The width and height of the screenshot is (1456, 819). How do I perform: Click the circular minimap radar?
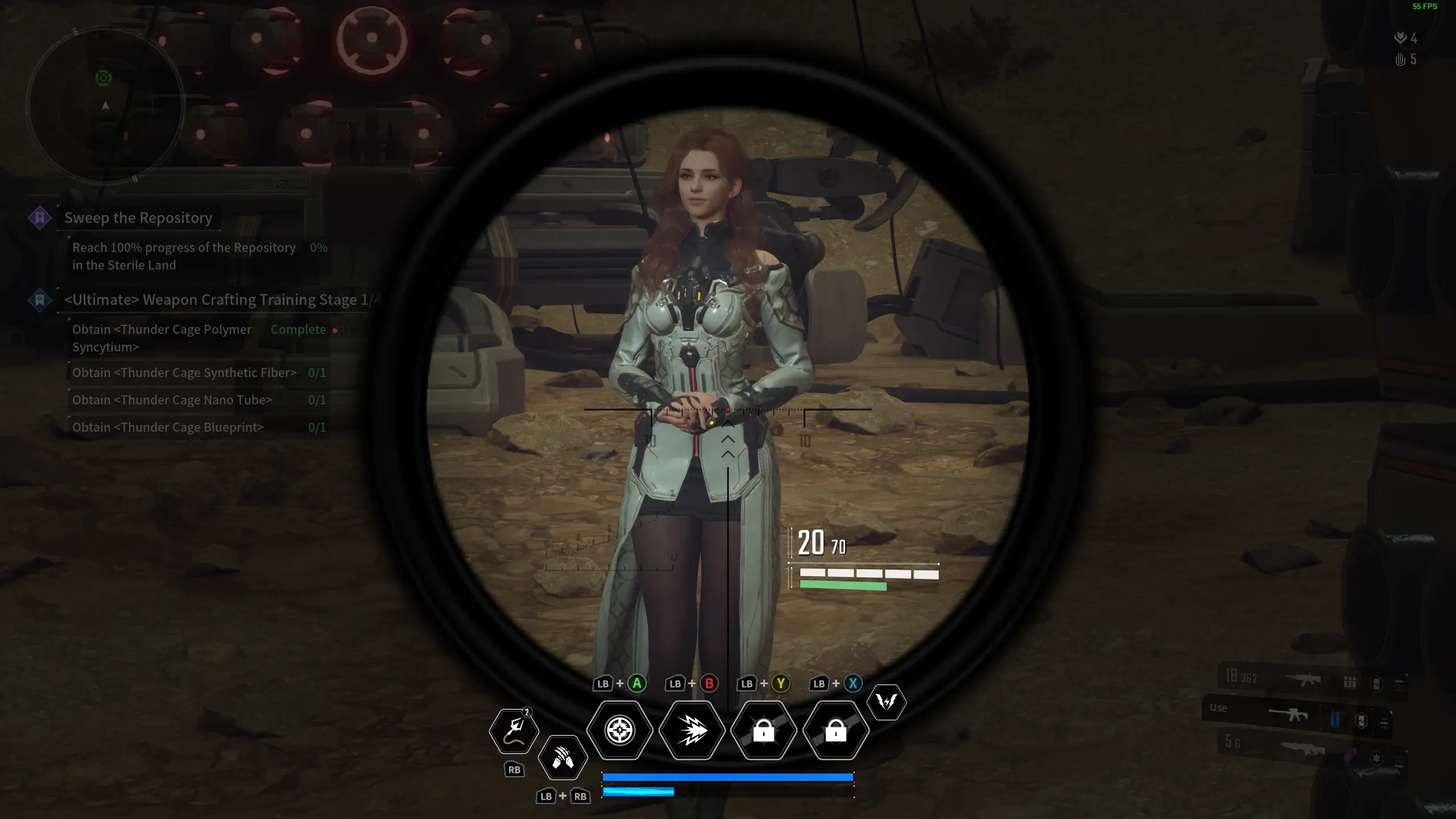pyautogui.click(x=105, y=106)
